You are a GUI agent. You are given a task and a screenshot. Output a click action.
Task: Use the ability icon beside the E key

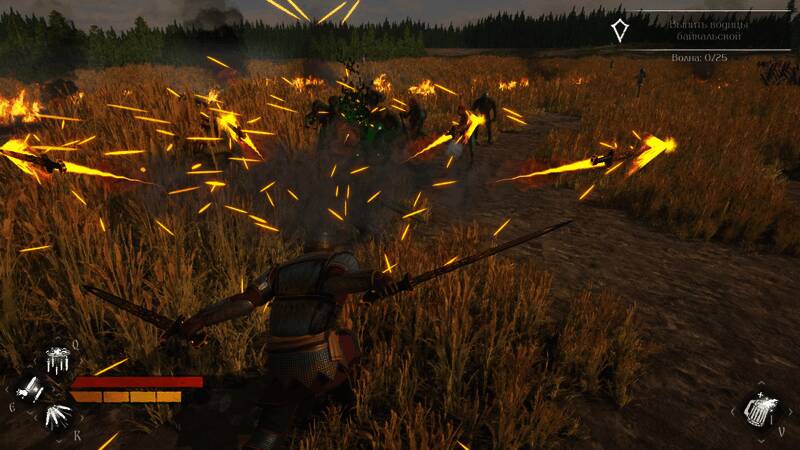tap(31, 389)
